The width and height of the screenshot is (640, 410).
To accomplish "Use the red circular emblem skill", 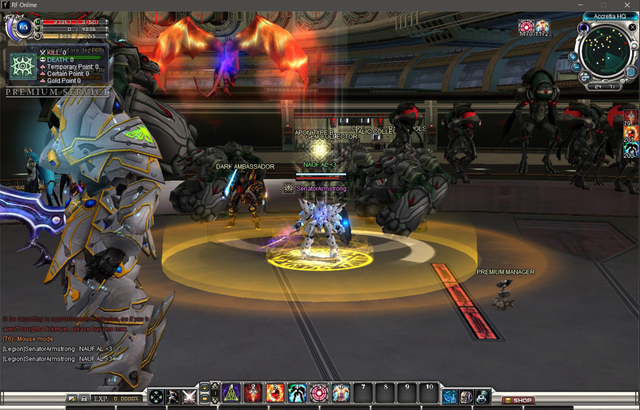I will click(x=319, y=393).
